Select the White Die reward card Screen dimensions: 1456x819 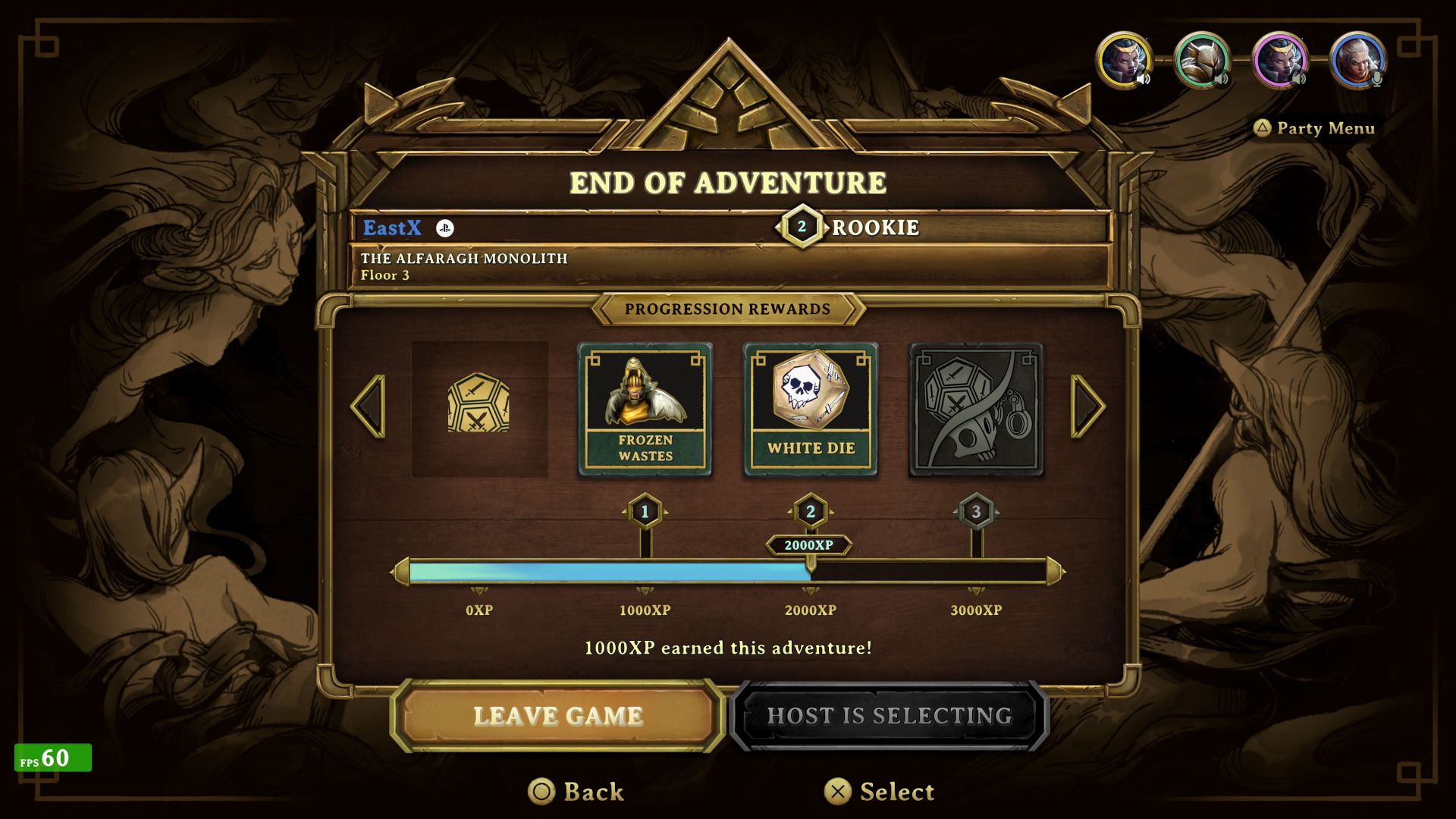[x=811, y=409]
